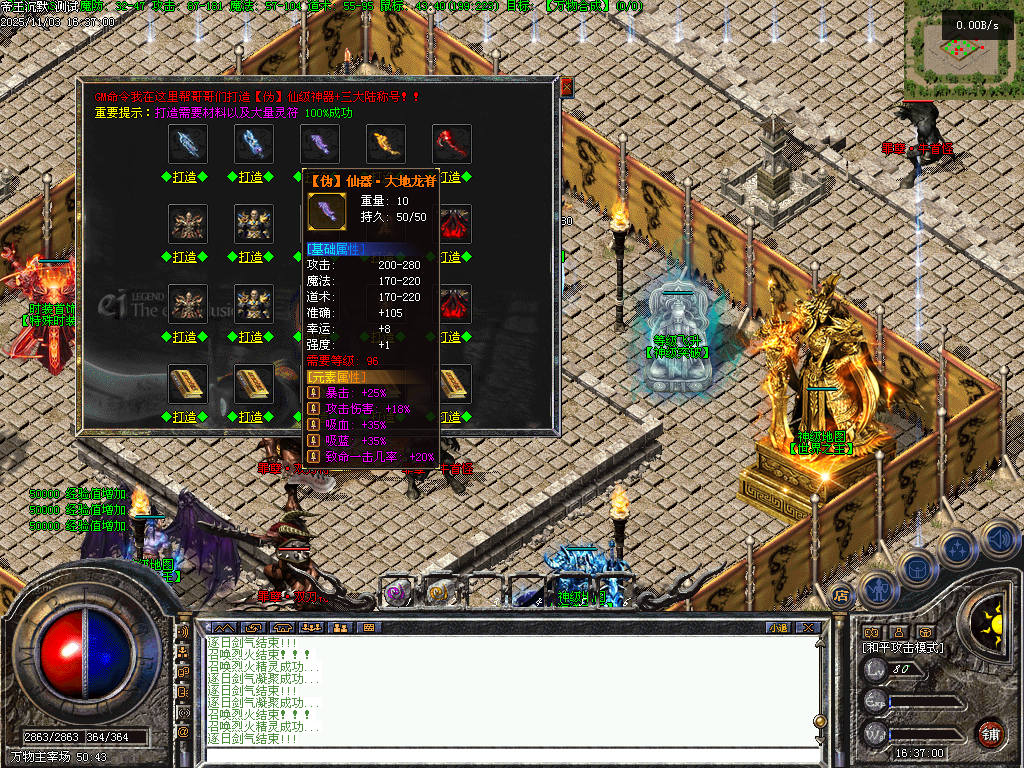Select the golden flame weapon icon
1024x768 pixels.
[385, 144]
